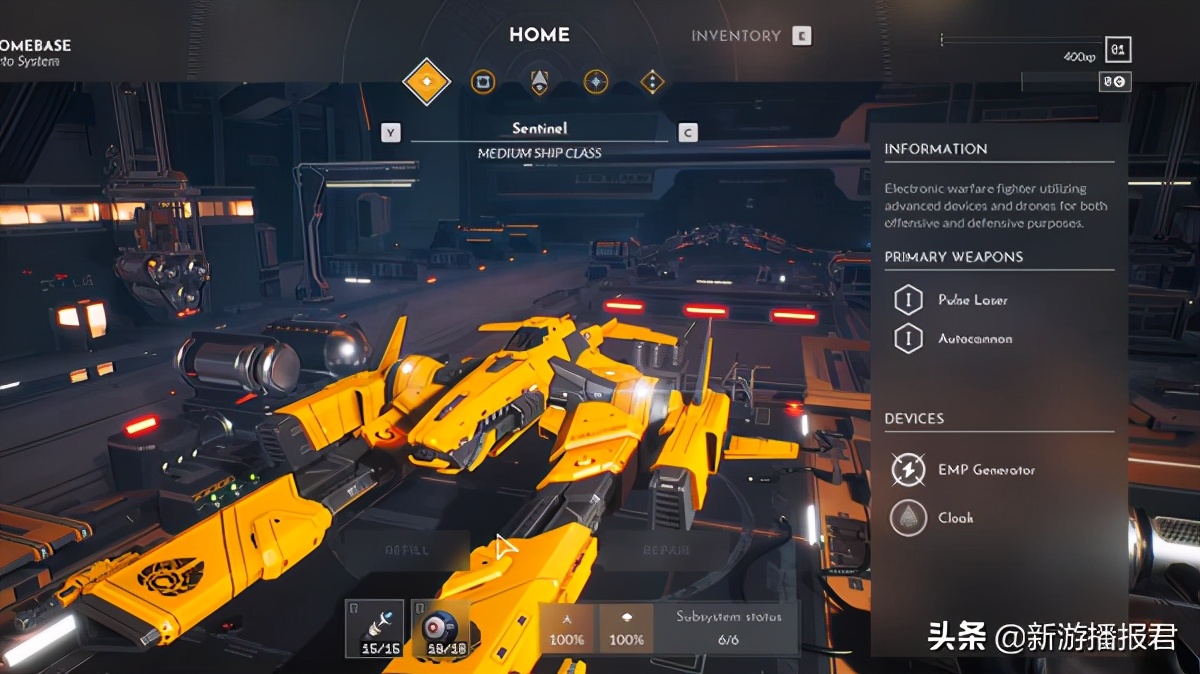Viewport: 1200px width, 674px height.
Task: Click the Repair button
Action: pyautogui.click(x=665, y=550)
